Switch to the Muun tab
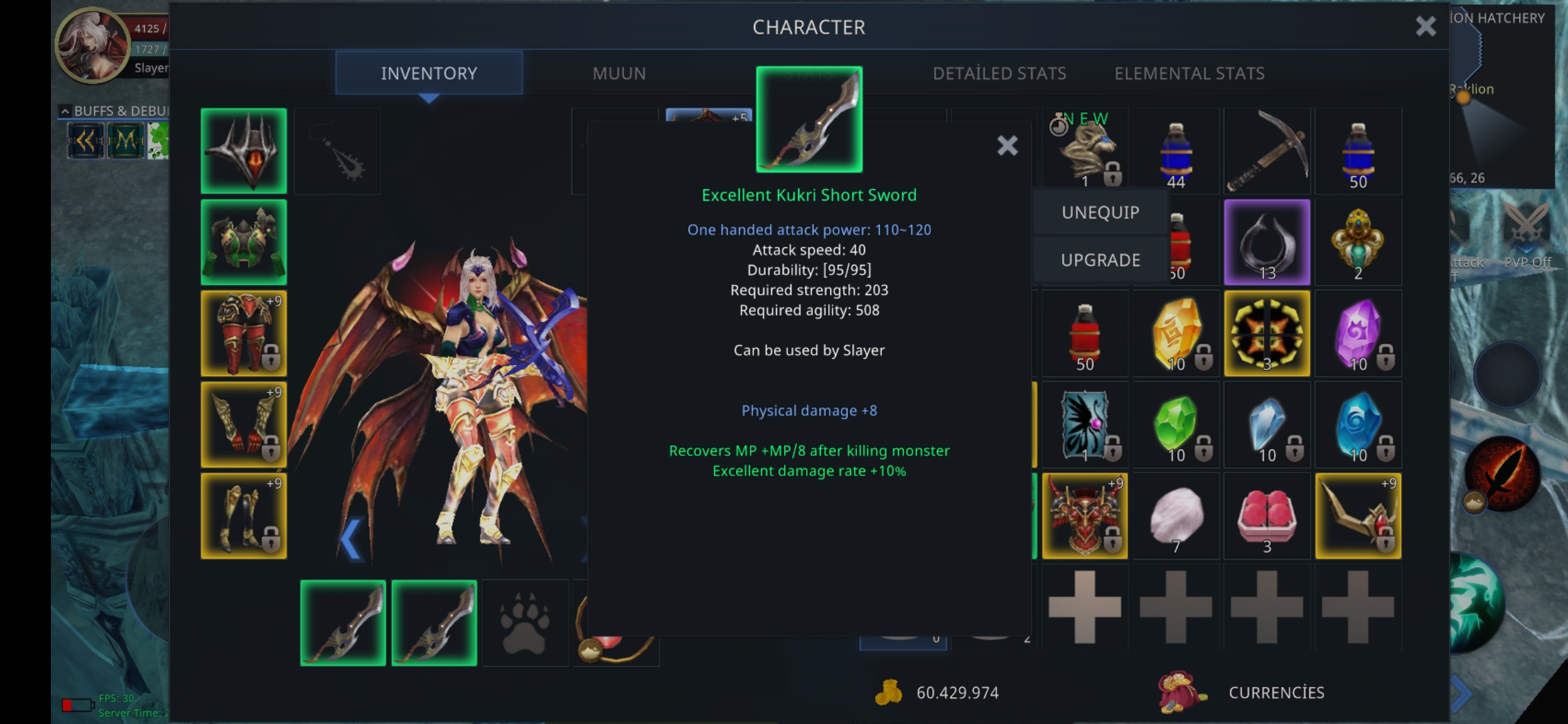Image resolution: width=1568 pixels, height=724 pixels. (x=618, y=73)
